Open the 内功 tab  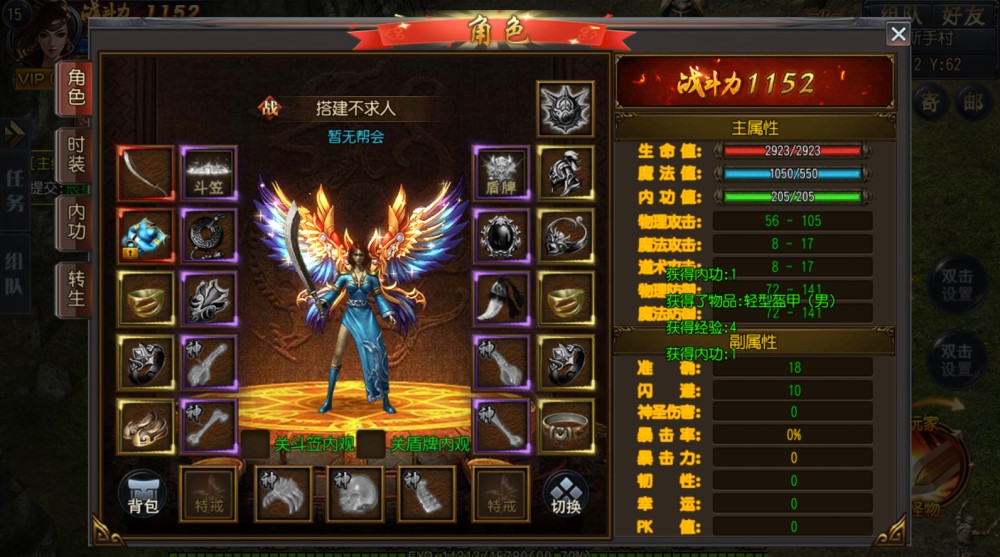point(76,222)
